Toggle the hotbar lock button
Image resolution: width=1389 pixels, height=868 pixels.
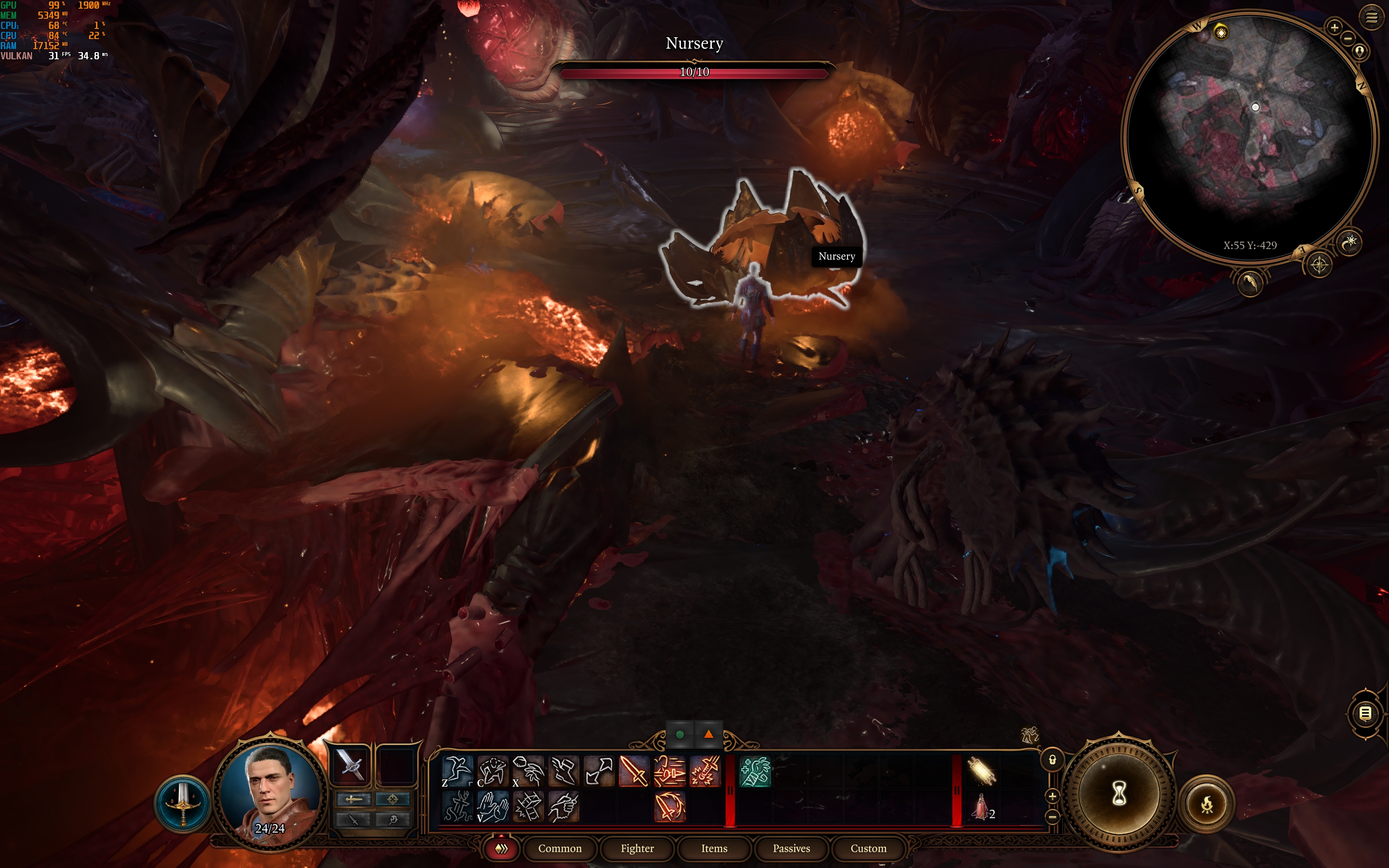[1052, 759]
